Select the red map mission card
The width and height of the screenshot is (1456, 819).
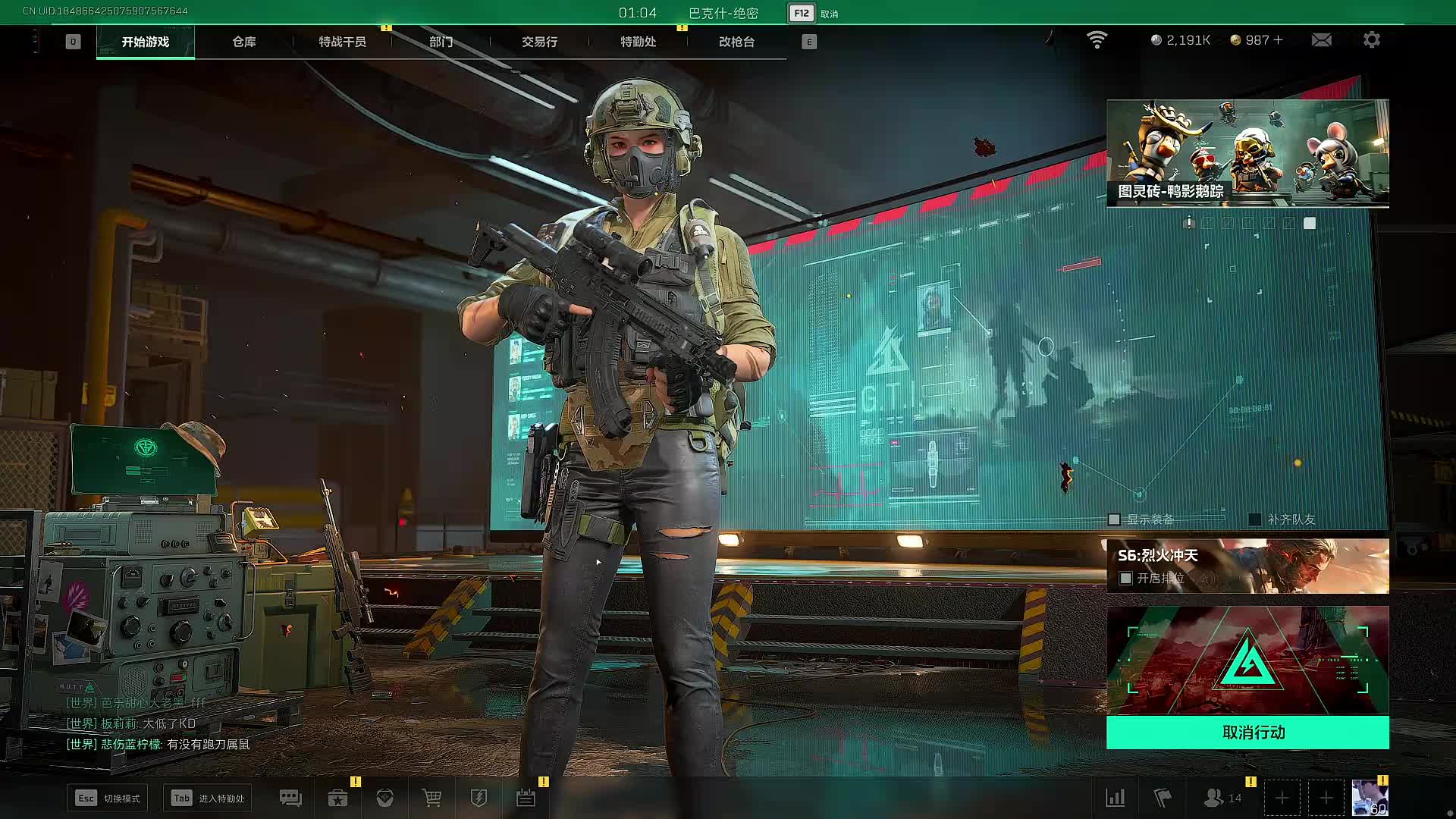(x=1247, y=660)
